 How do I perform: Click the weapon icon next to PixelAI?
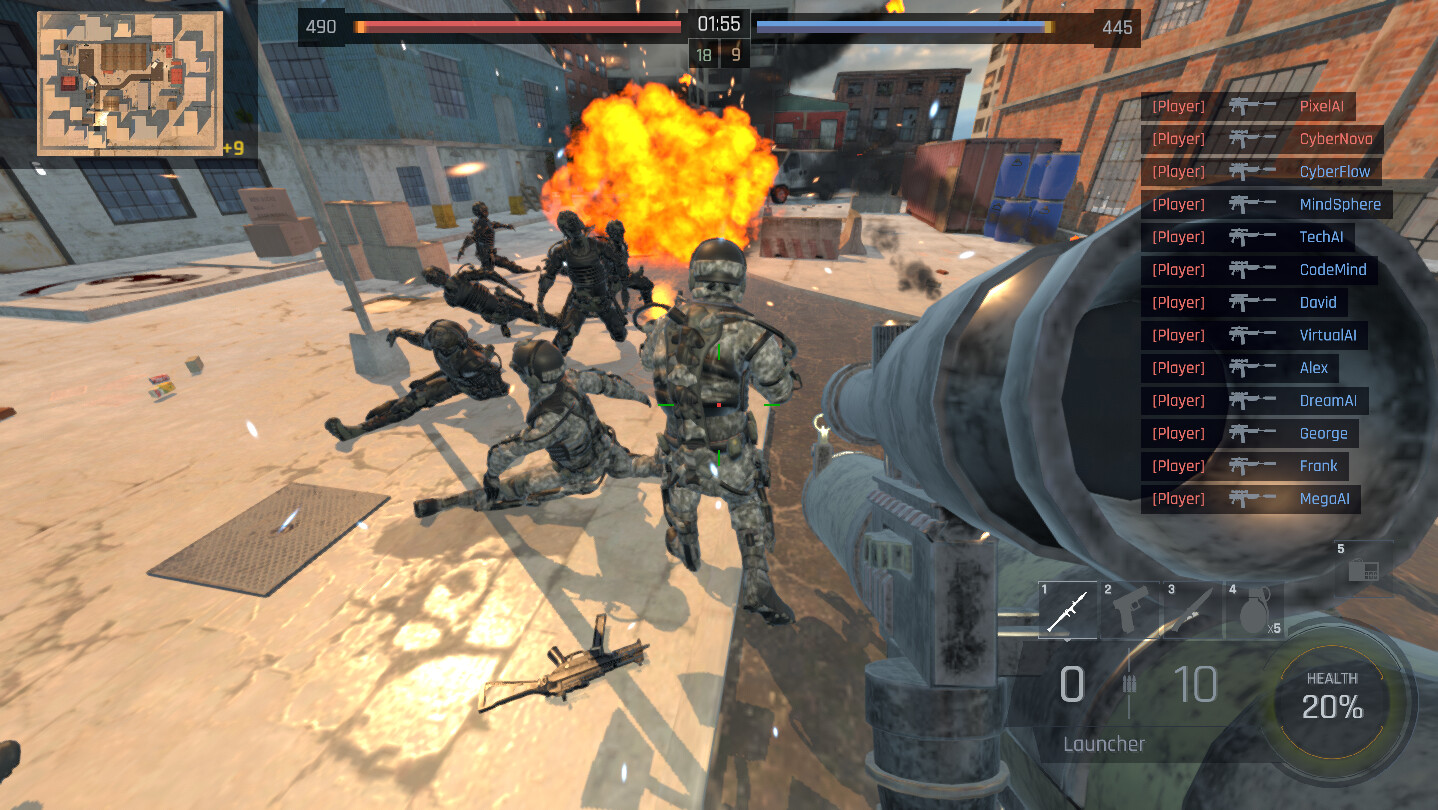pos(1252,106)
